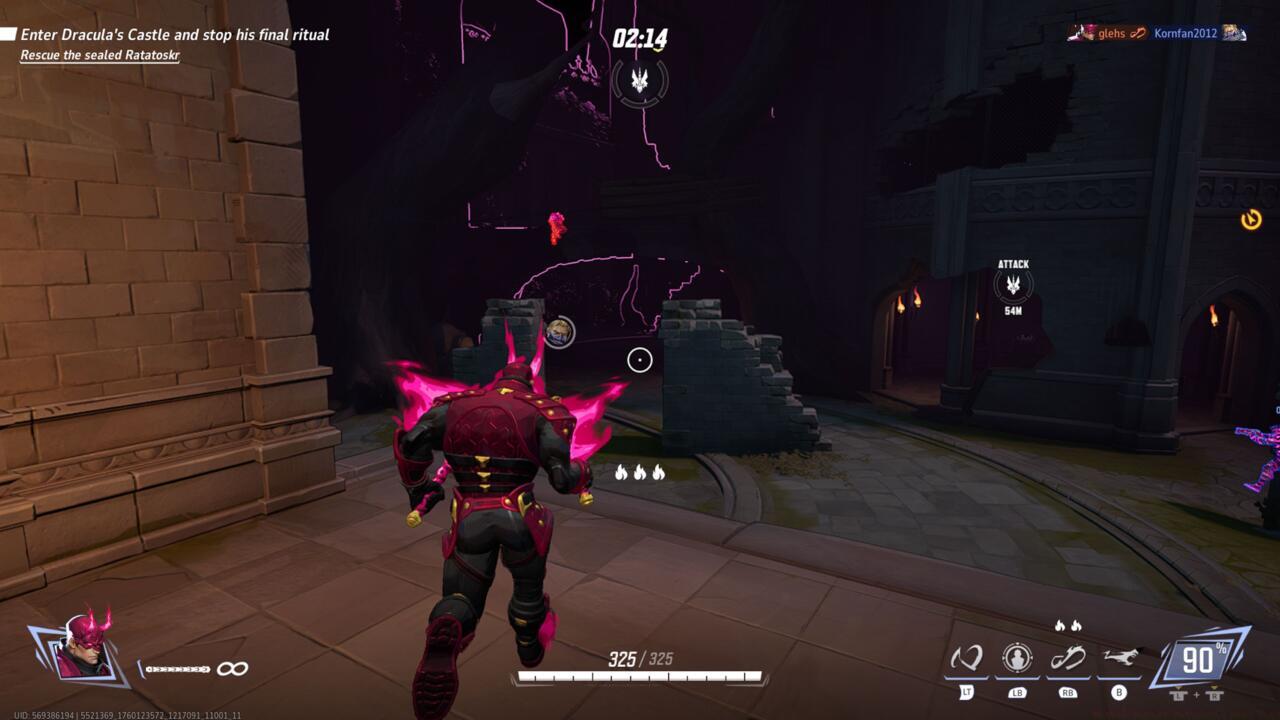The image size is (1280, 720).
Task: Expand the objective text Enter Dracula's Castle
Action: click(x=177, y=35)
